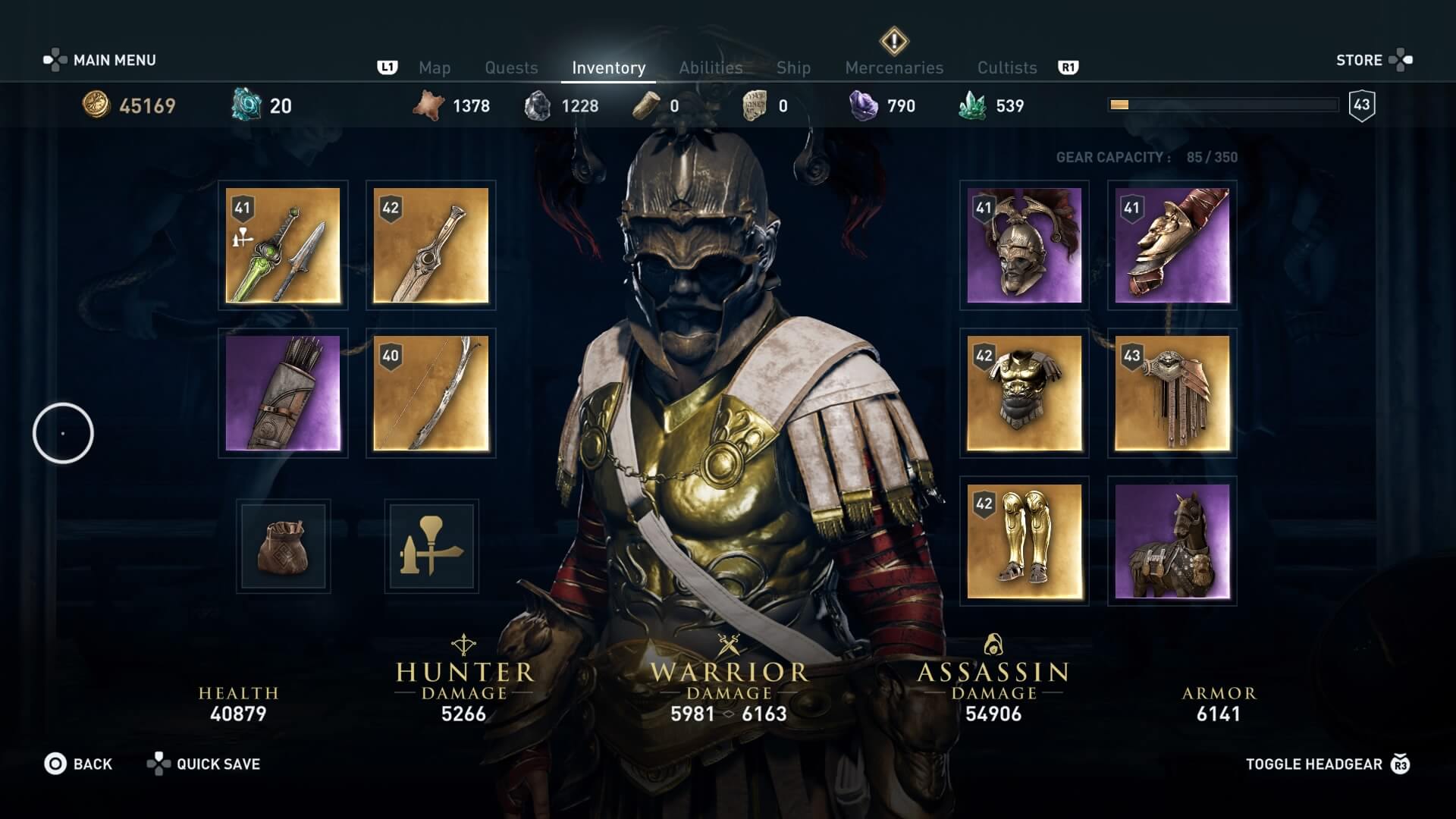Choose the lion bracer arm slot
1456x819 pixels.
pos(1172,245)
